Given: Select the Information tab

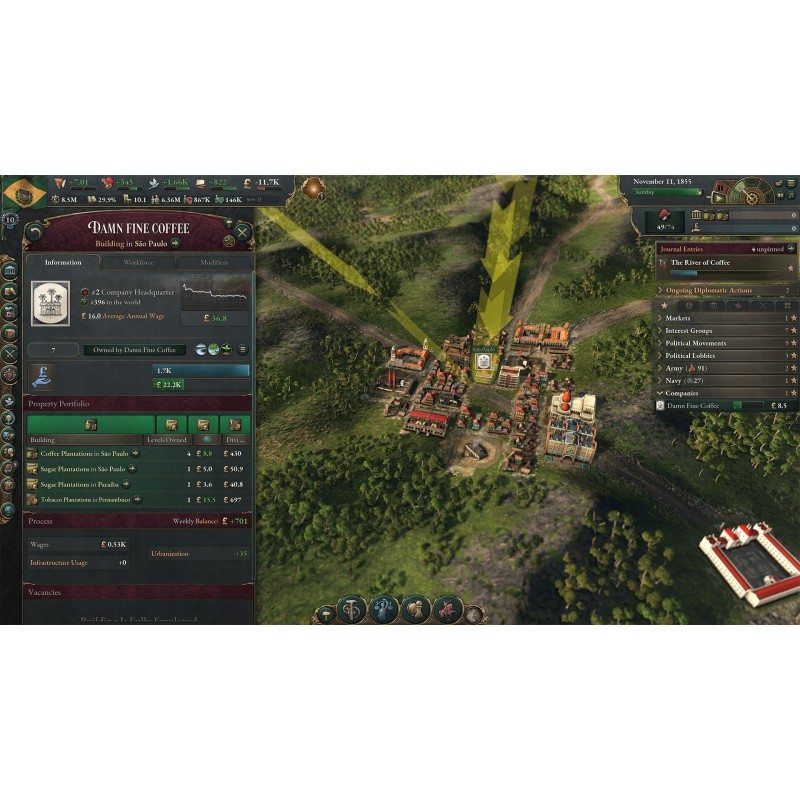Looking at the screenshot, I should pyautogui.click(x=63, y=262).
